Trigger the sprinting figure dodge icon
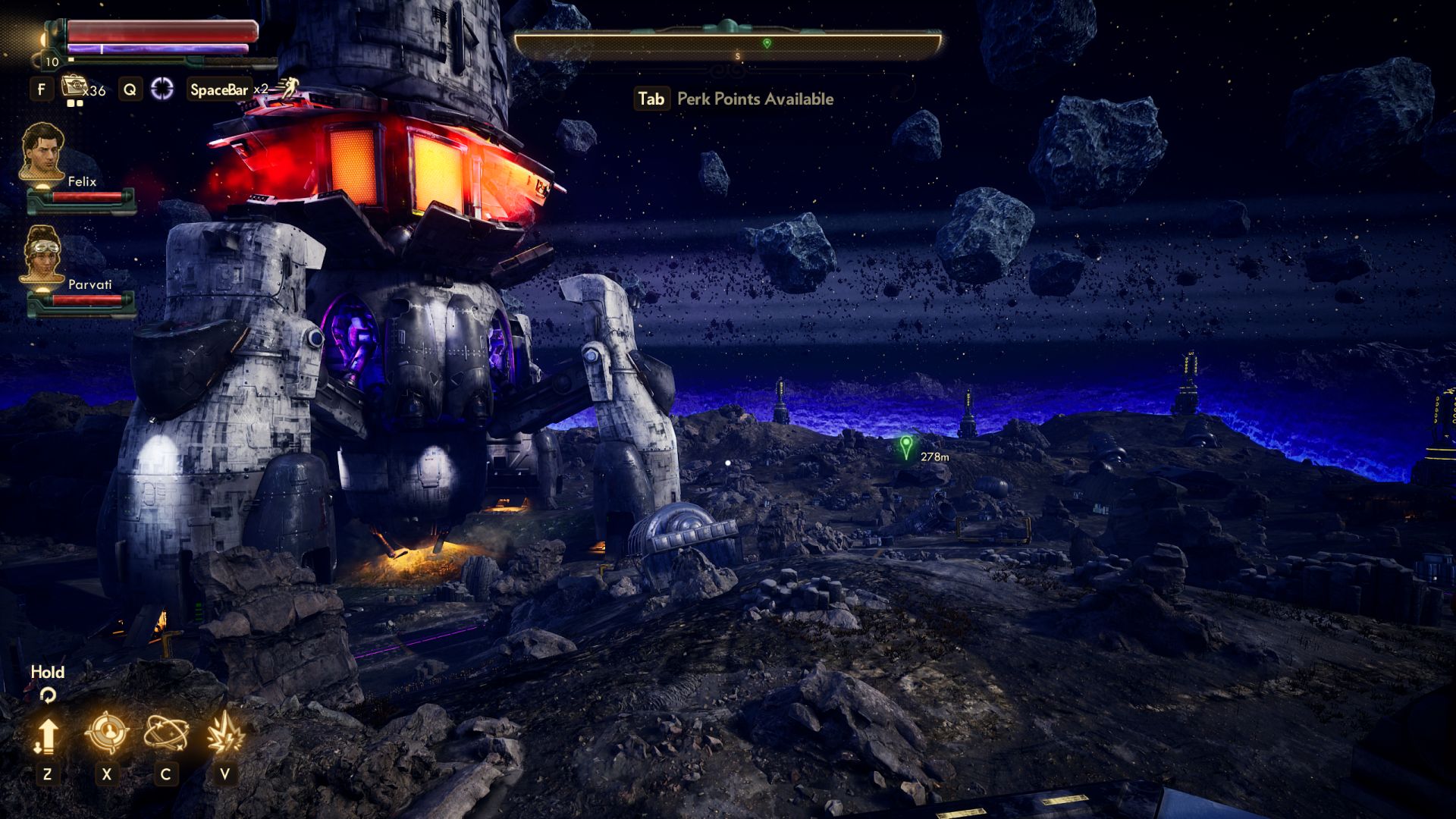 click(287, 87)
